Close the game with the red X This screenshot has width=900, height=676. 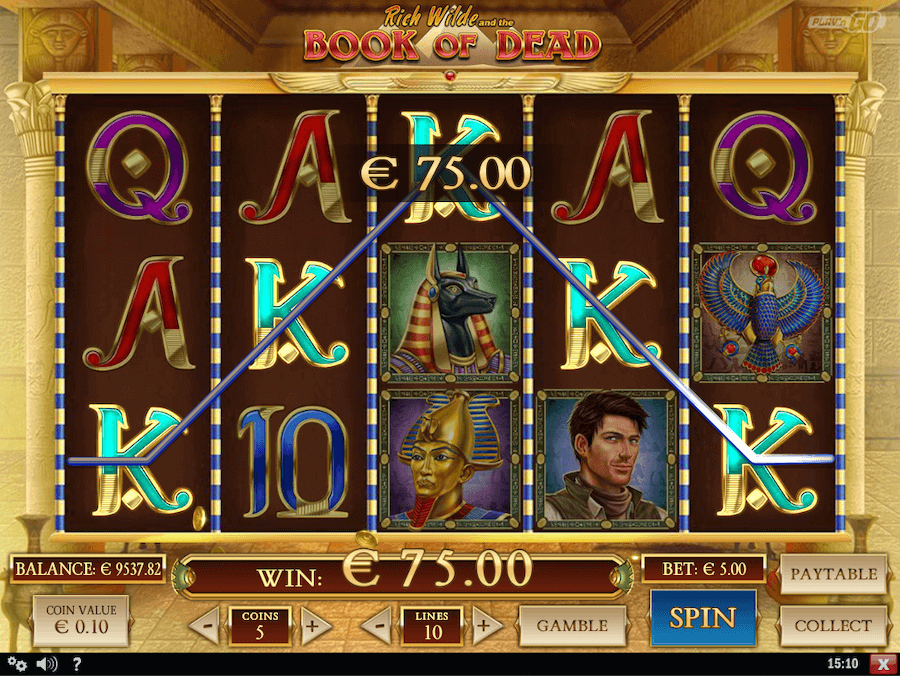(x=881, y=663)
